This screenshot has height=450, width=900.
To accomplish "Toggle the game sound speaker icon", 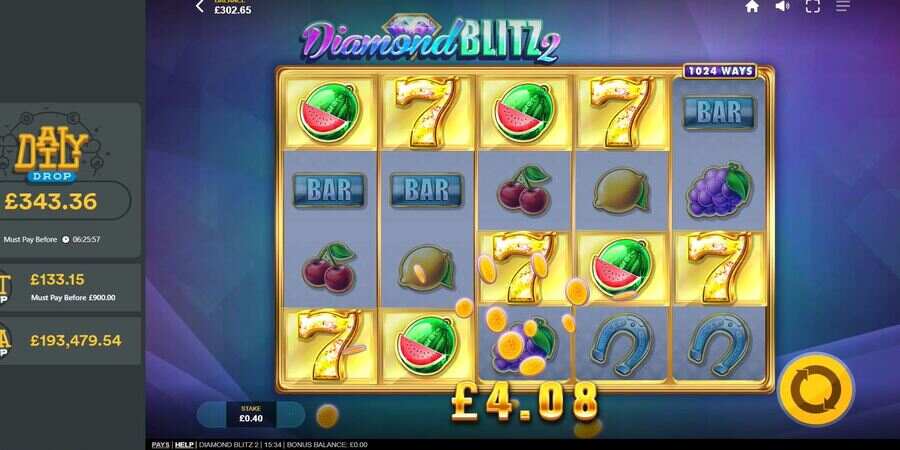I will tap(782, 6).
